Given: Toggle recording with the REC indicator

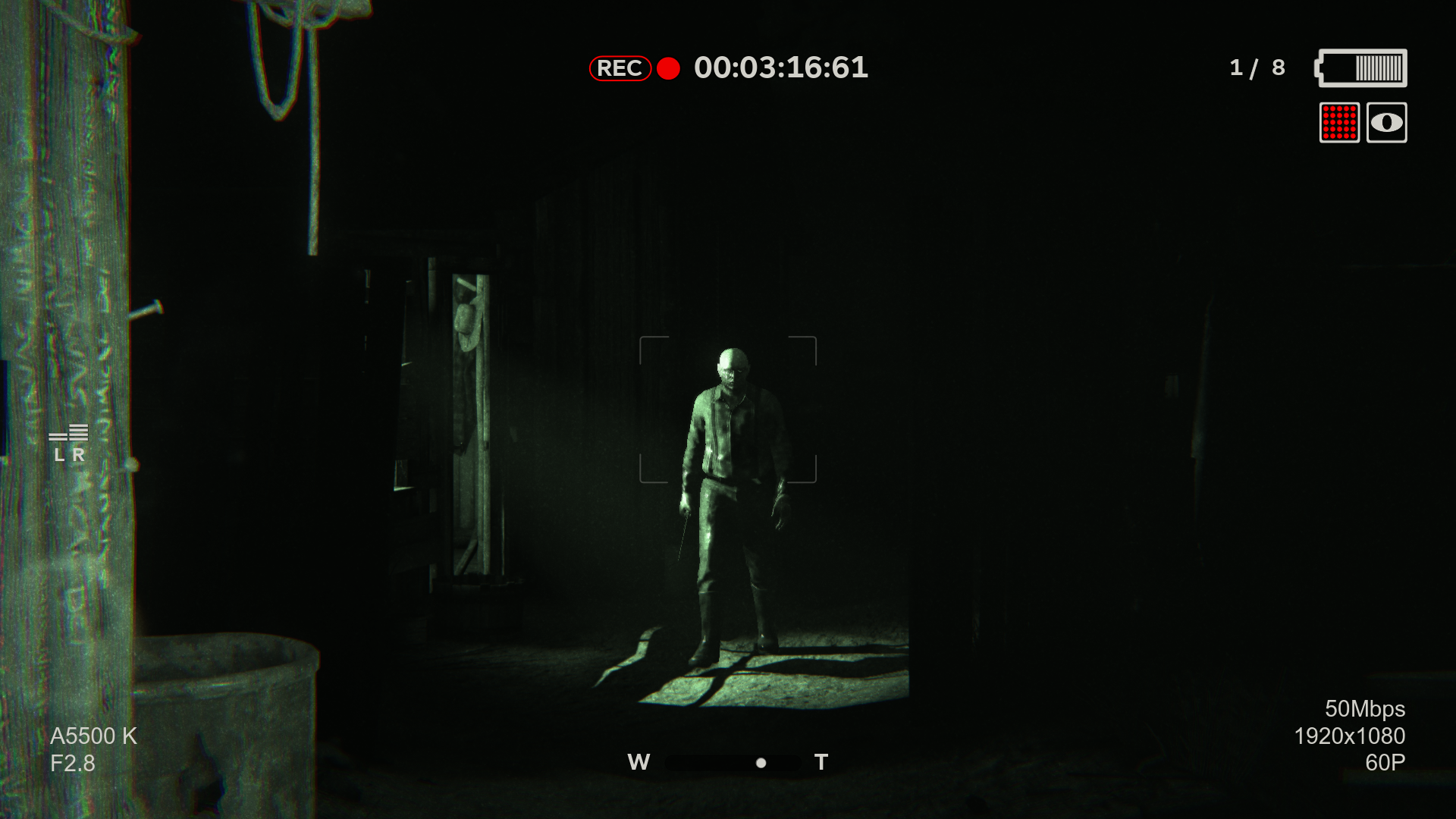Looking at the screenshot, I should pos(620,68).
